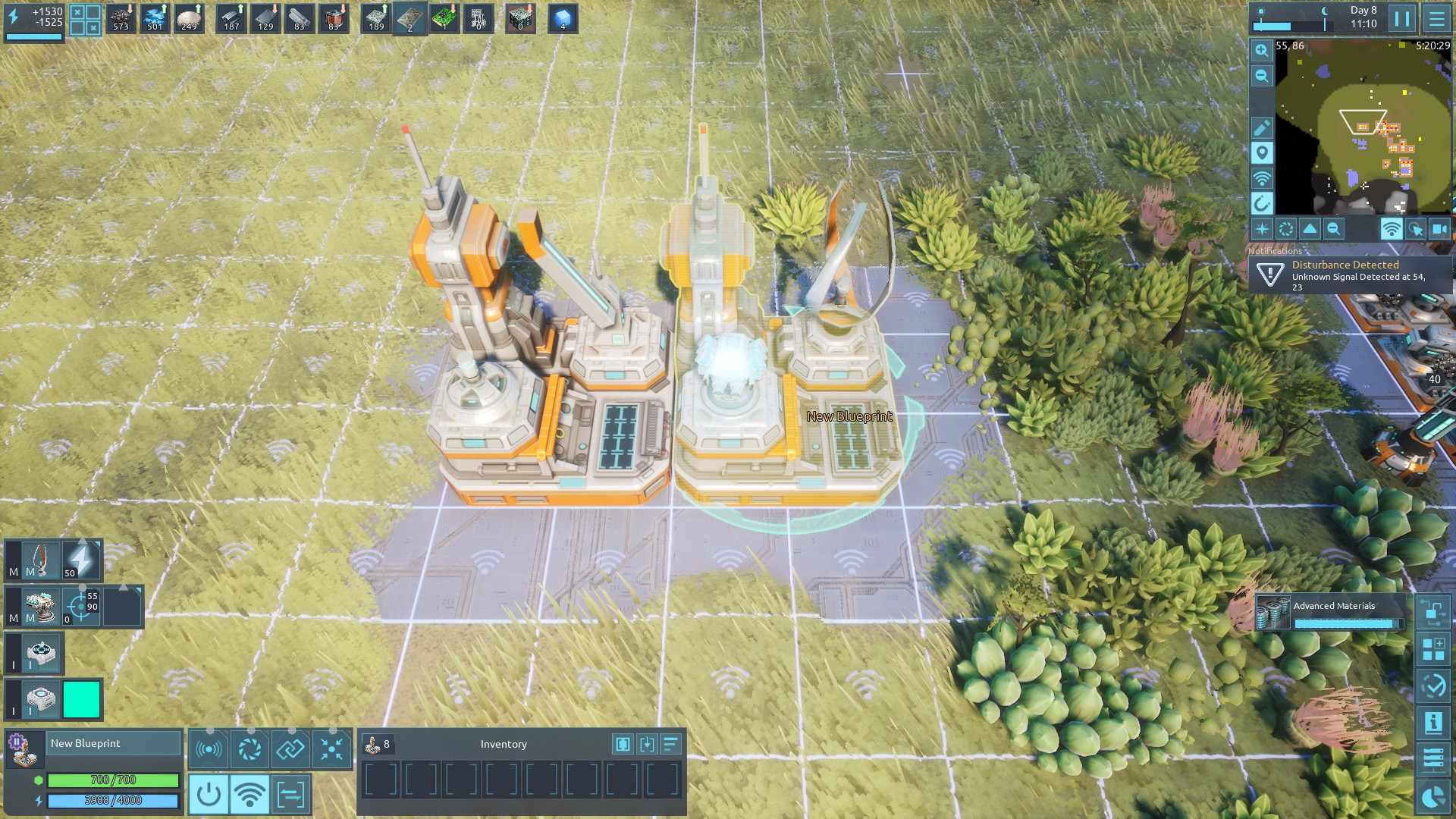This screenshot has width=1456, height=819.
Task: Click the inventory sort lines button
Action: coord(671,744)
